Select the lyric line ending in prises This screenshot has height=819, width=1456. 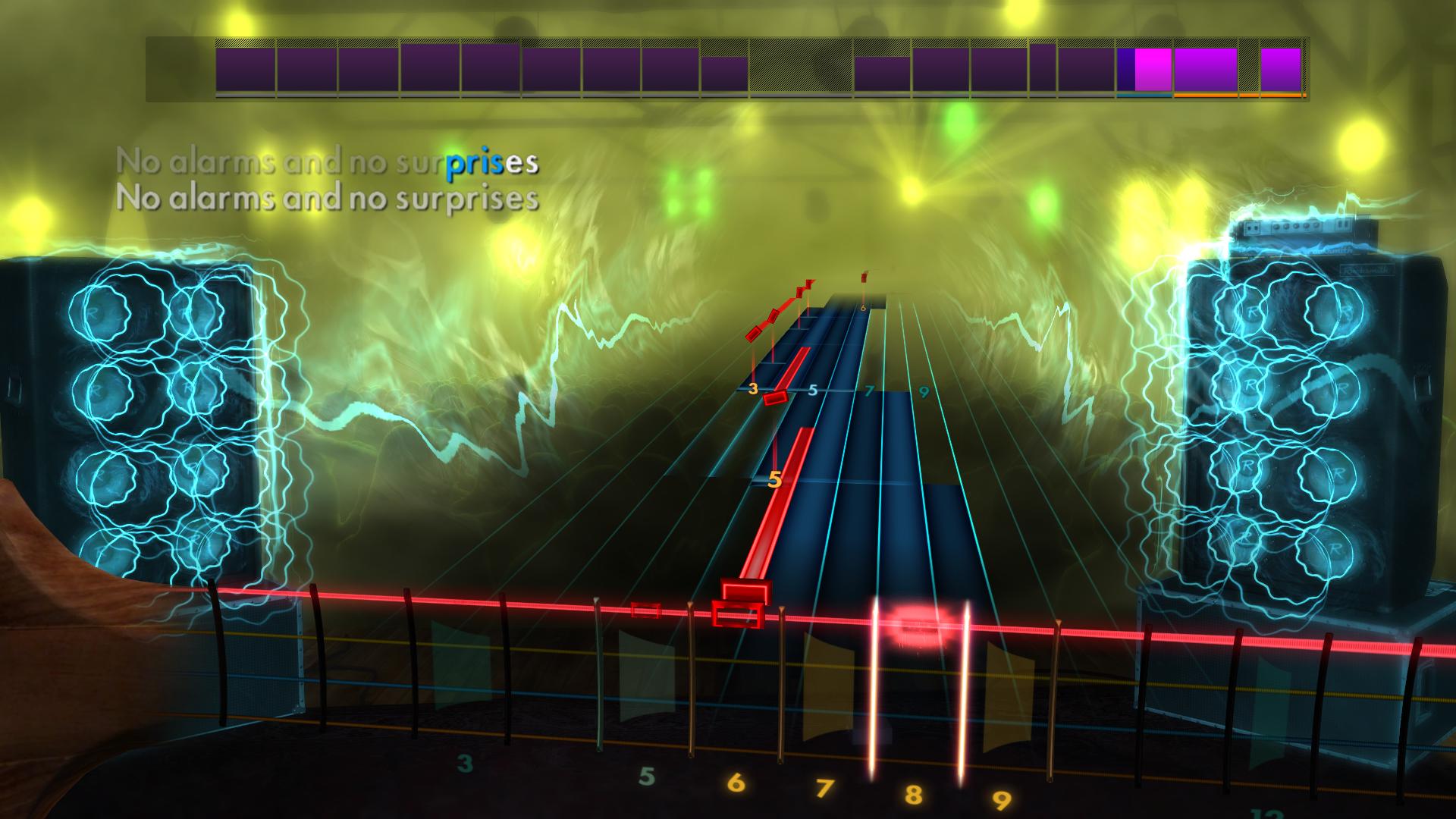[x=330, y=161]
